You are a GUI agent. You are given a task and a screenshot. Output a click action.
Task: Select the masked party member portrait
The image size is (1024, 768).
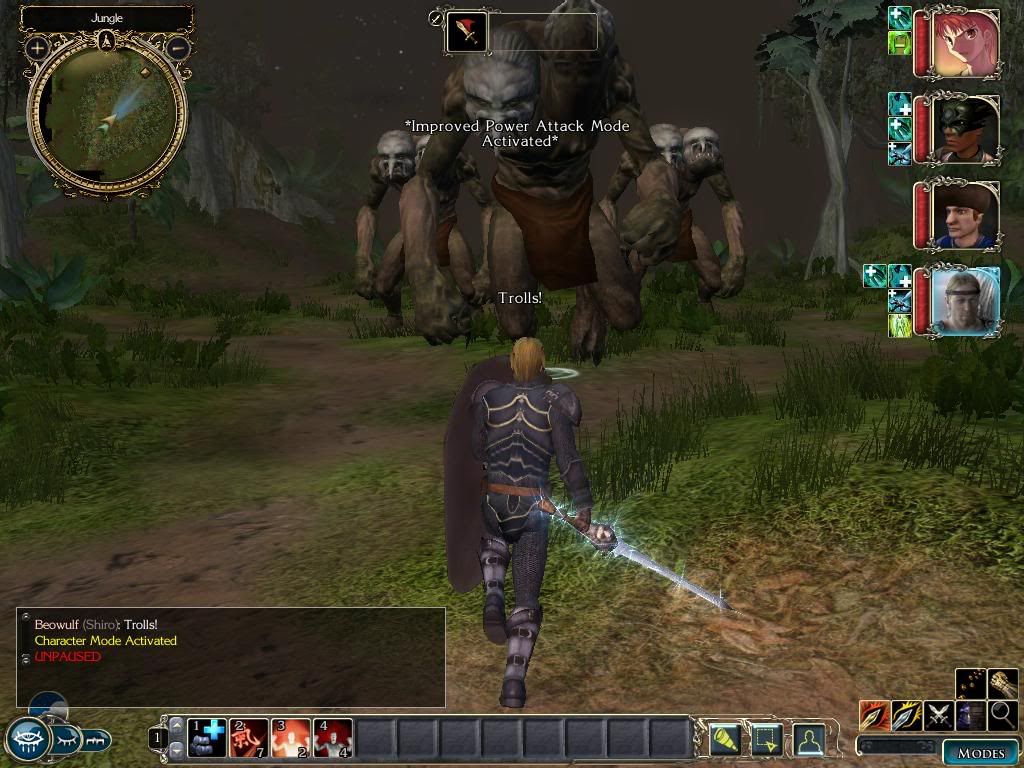tap(964, 129)
